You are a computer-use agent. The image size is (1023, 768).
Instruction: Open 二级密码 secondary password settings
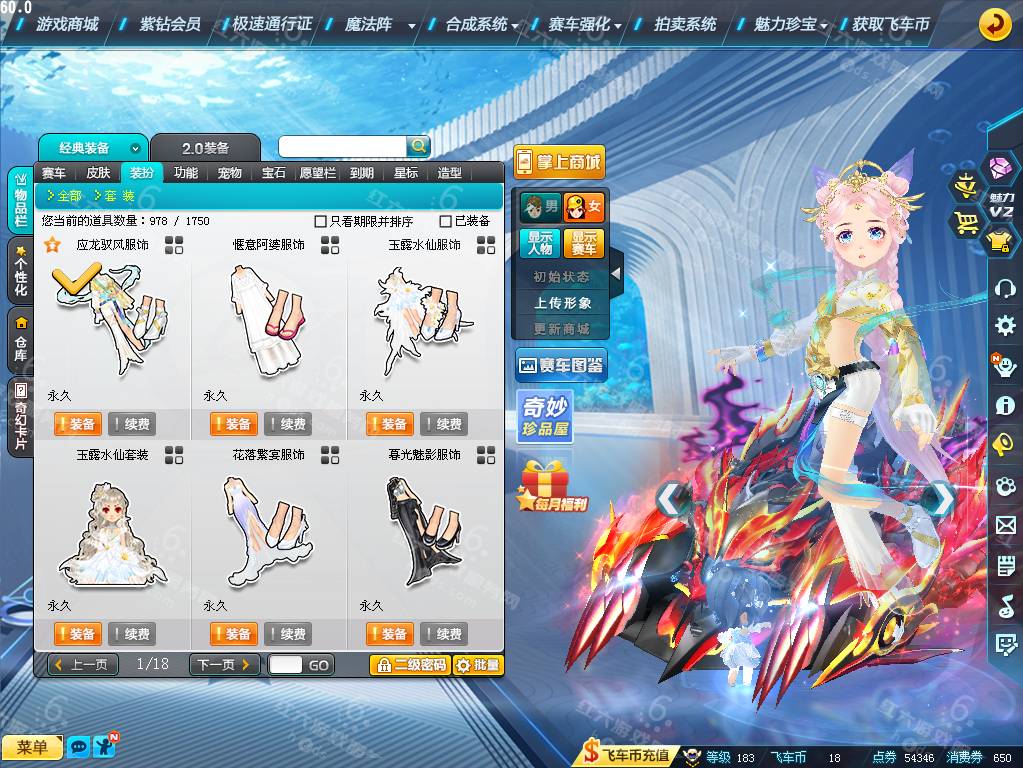(x=409, y=665)
